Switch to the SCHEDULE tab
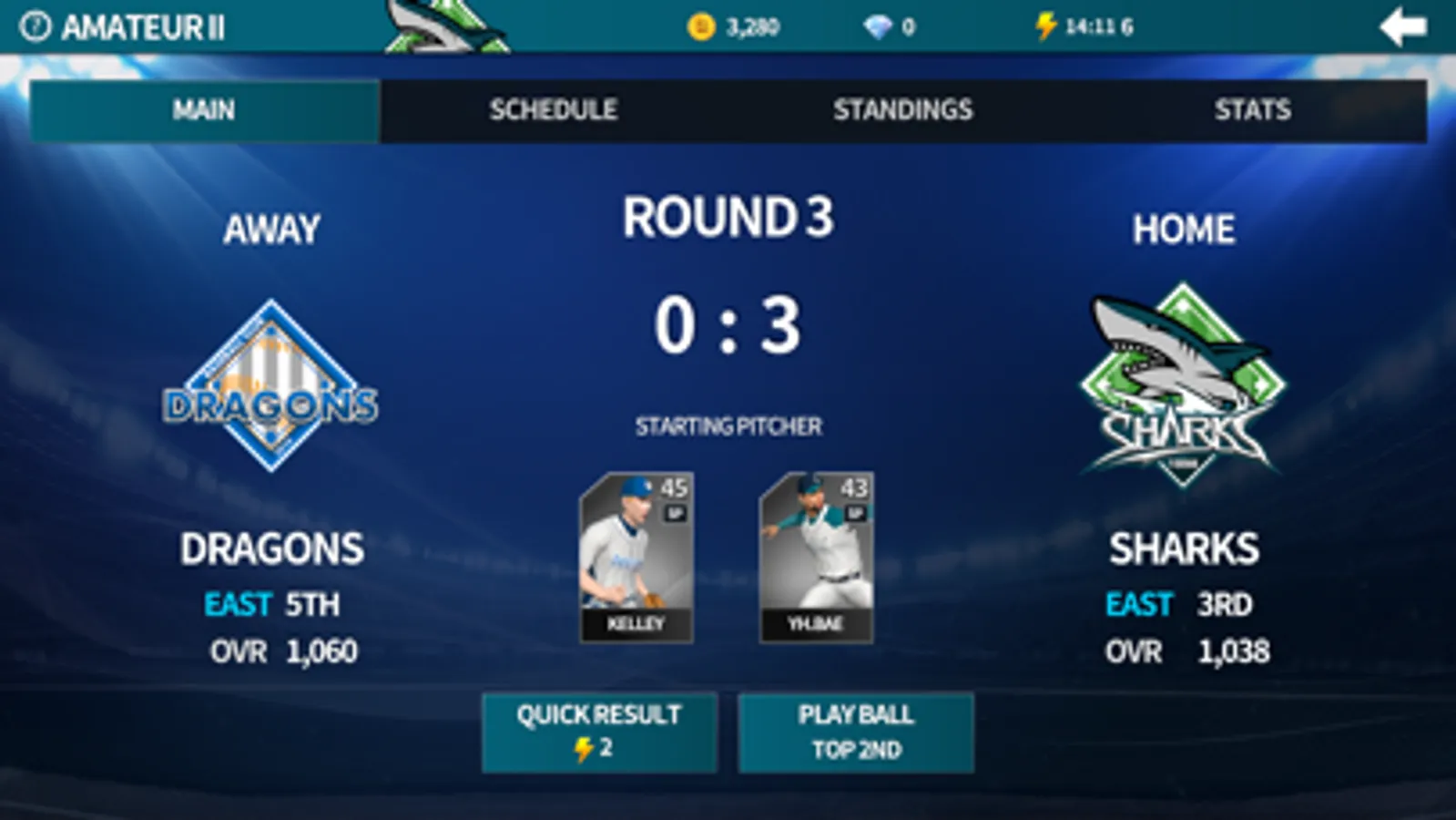Screen dimensions: 1456x820 (x=553, y=110)
